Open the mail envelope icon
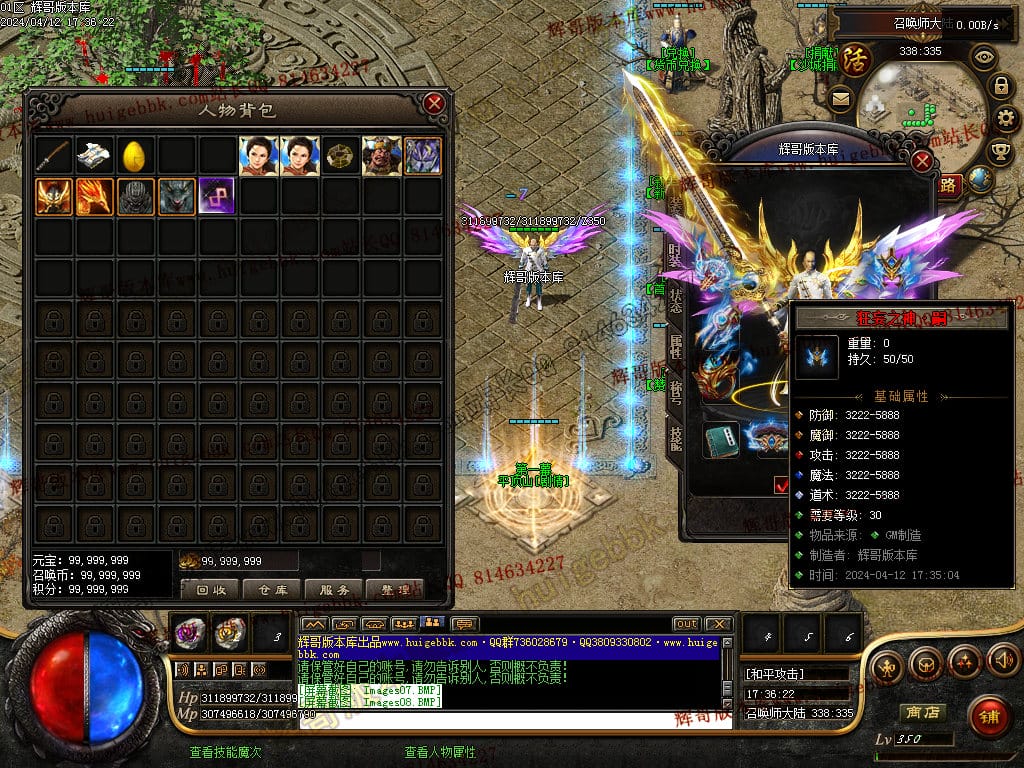The width and height of the screenshot is (1024, 768). (840, 98)
